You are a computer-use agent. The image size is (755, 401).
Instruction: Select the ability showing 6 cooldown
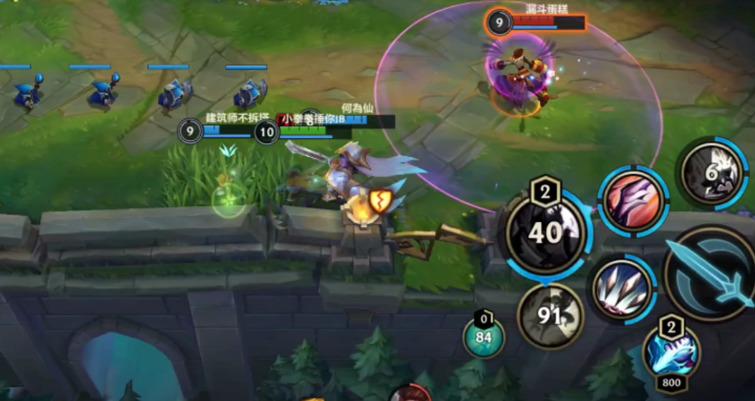coord(712,172)
